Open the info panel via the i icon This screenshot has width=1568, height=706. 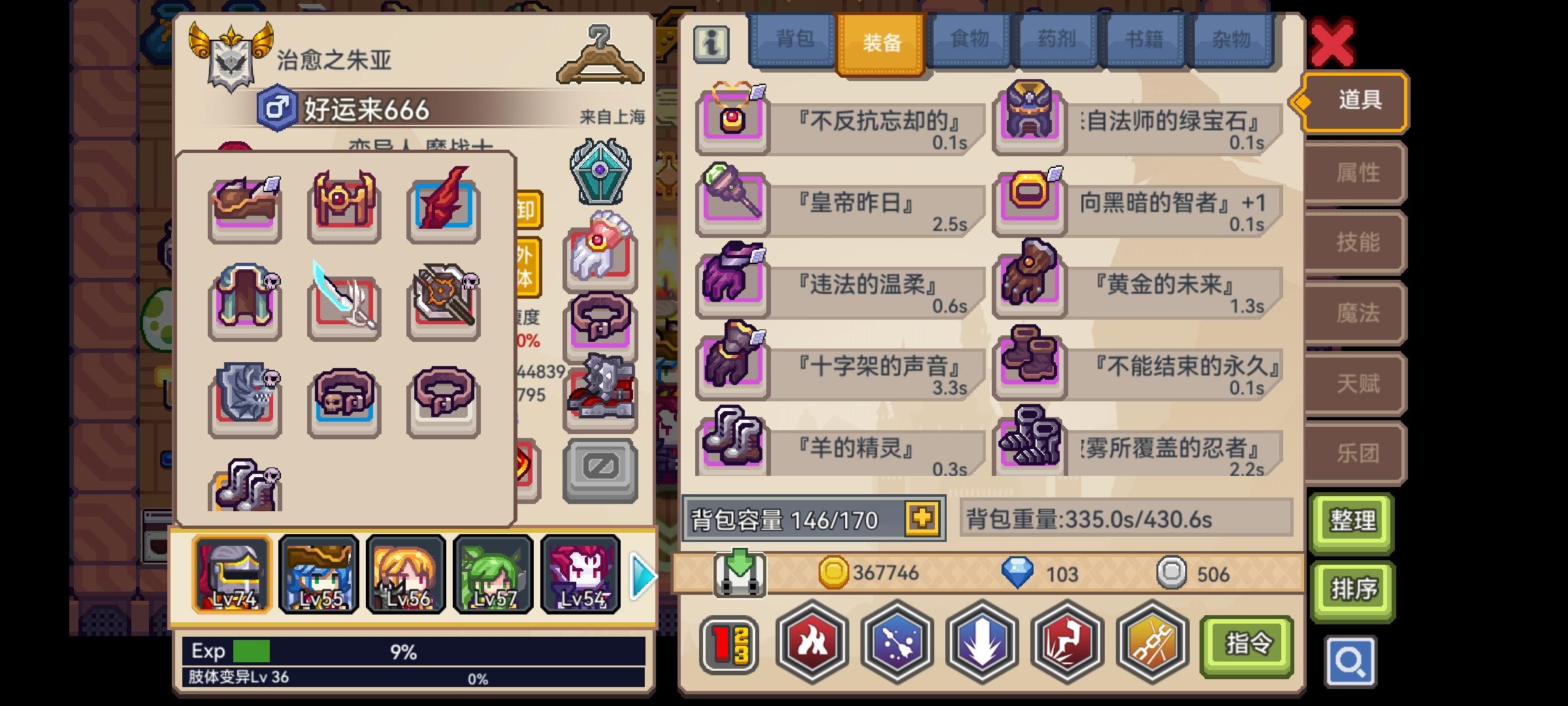click(x=711, y=44)
